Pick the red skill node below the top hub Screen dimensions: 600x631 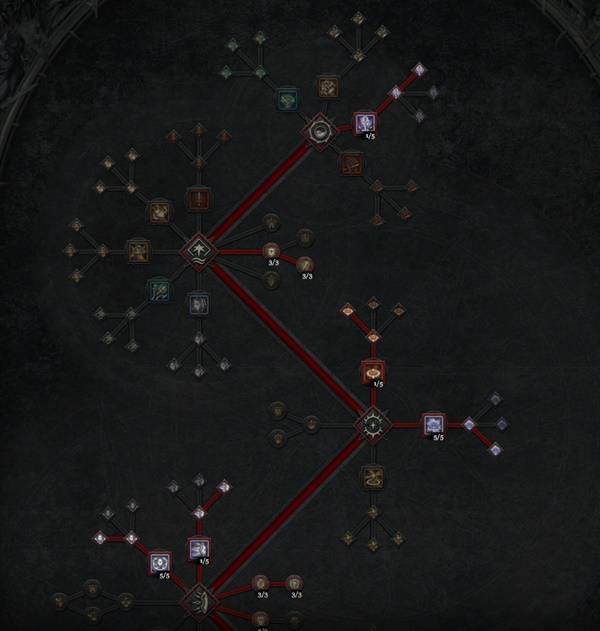350,162
